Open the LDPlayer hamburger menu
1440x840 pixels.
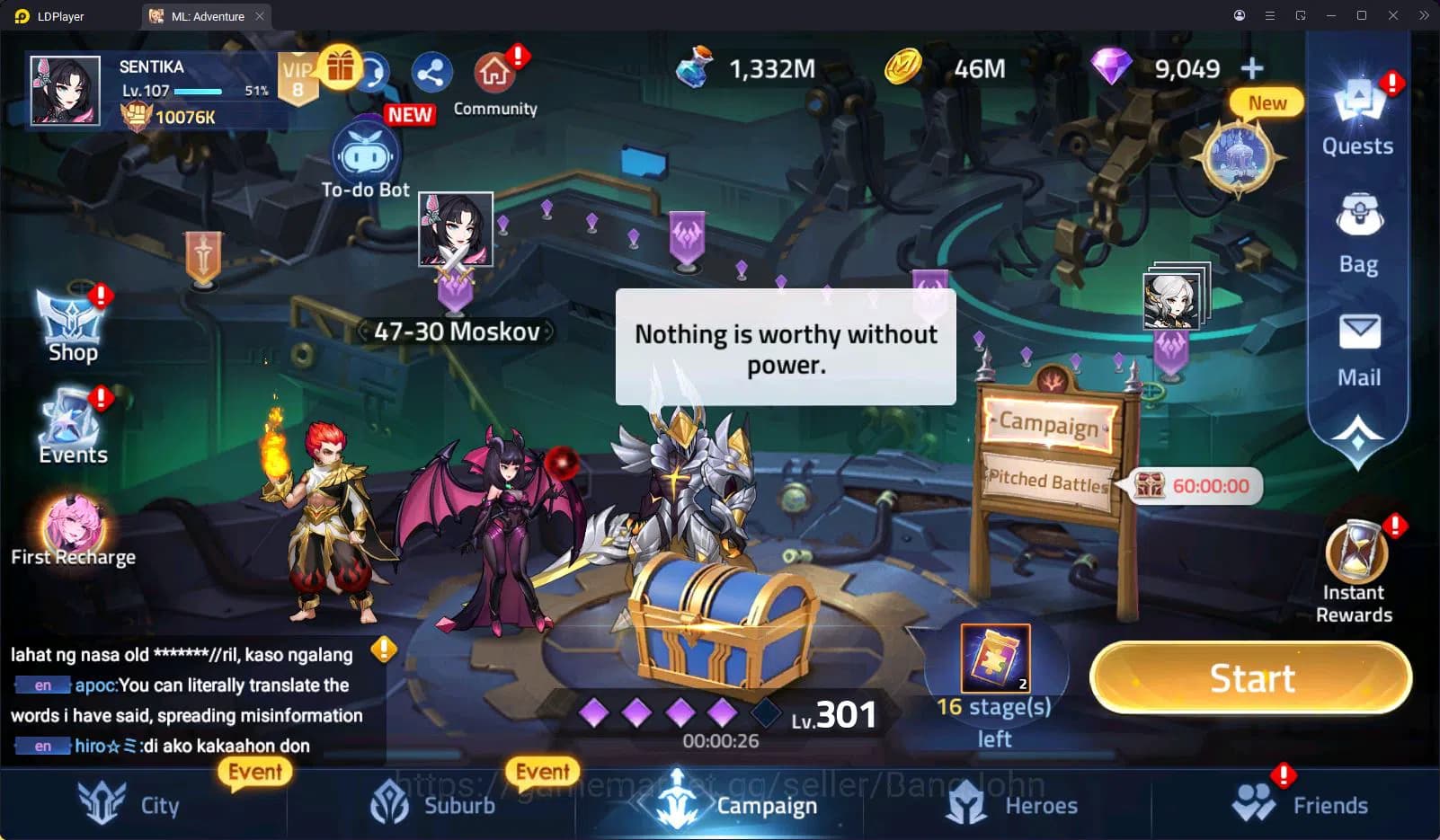click(1269, 15)
